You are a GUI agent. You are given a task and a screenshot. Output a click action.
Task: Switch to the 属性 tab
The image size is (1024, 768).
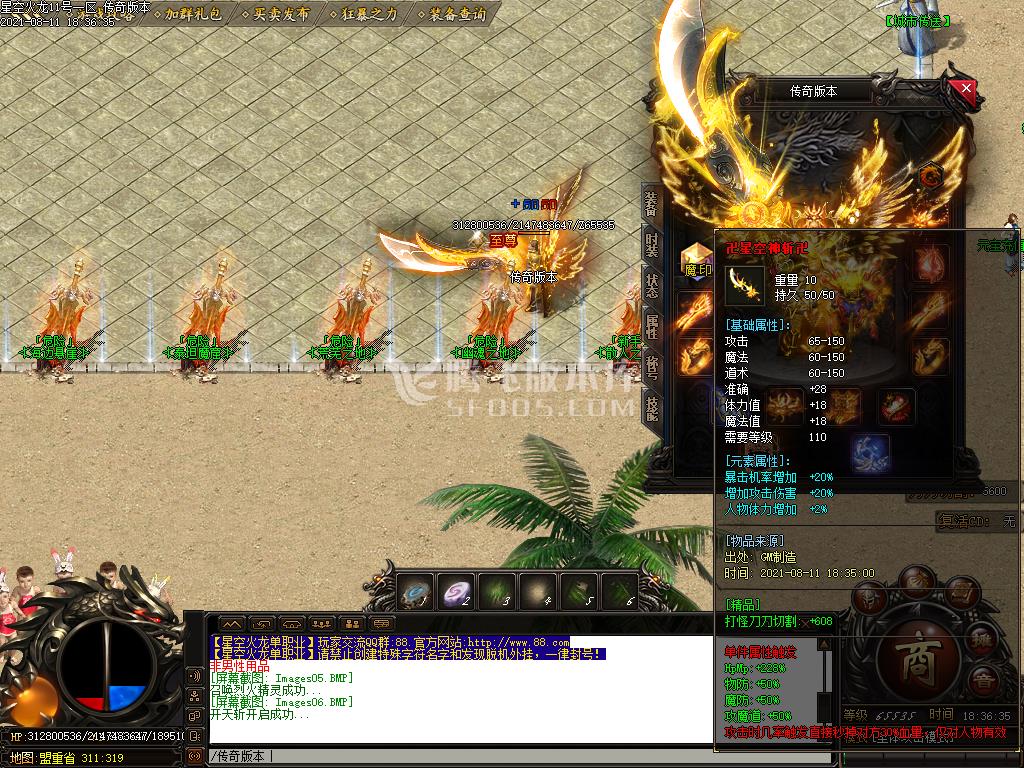click(651, 327)
